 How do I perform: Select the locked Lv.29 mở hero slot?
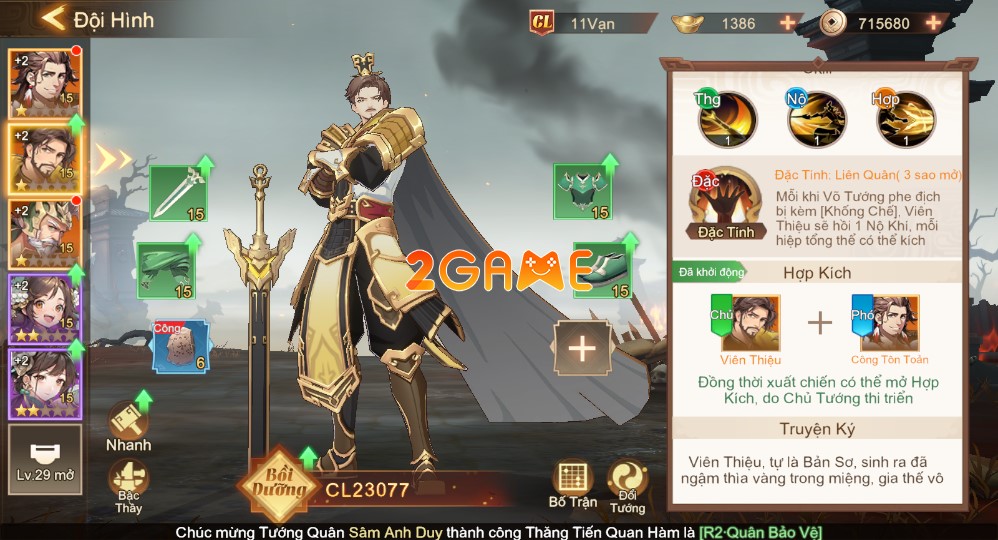tap(45, 460)
